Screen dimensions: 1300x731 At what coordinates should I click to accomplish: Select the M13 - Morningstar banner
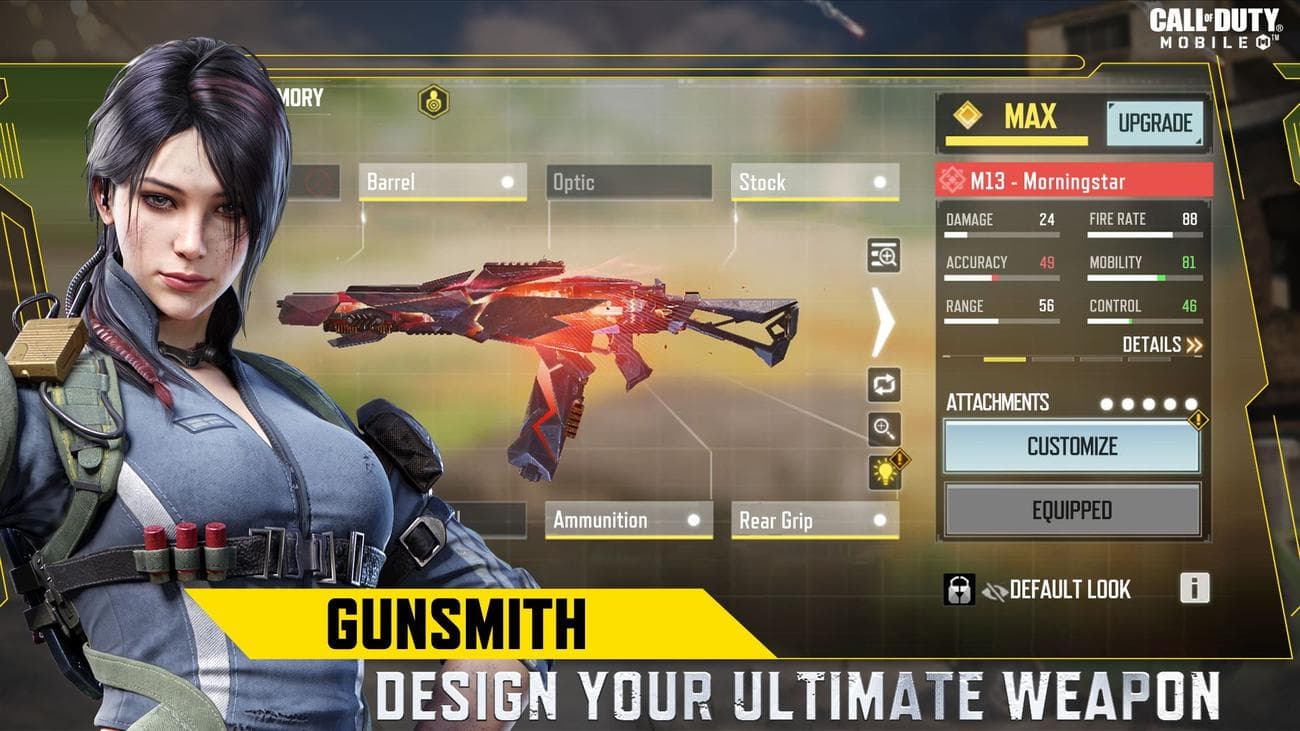pos(1073,182)
